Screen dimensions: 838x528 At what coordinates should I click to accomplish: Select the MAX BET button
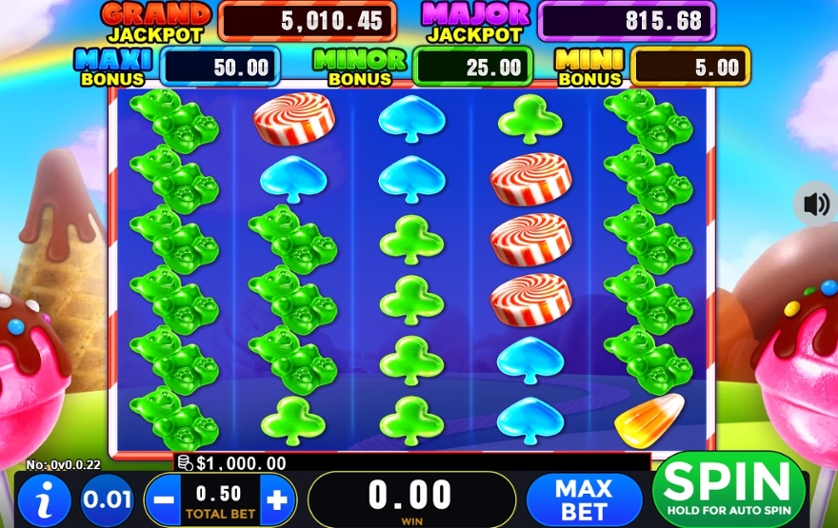(584, 499)
